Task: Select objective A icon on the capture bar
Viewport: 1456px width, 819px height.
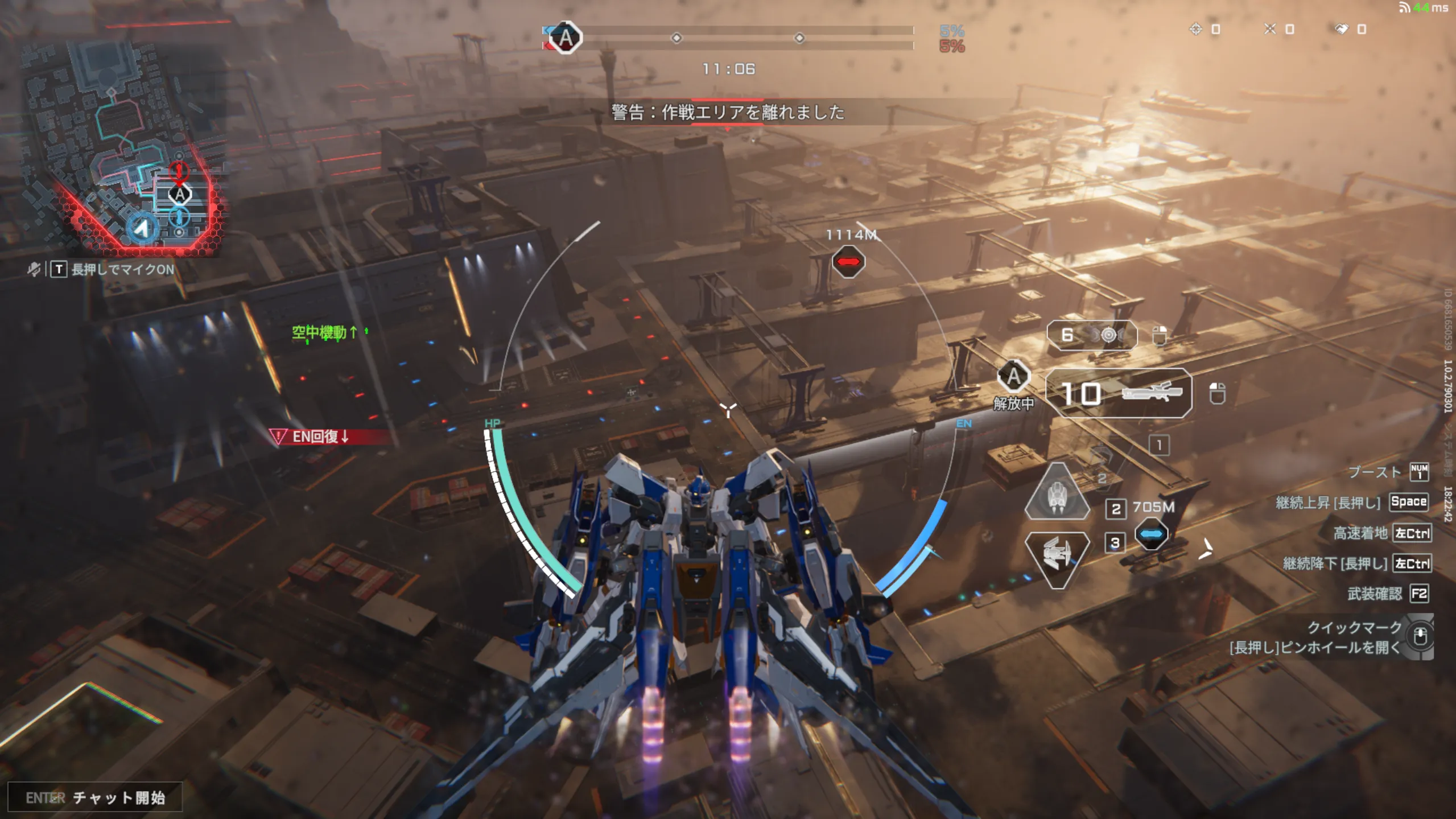Action: tap(565, 38)
